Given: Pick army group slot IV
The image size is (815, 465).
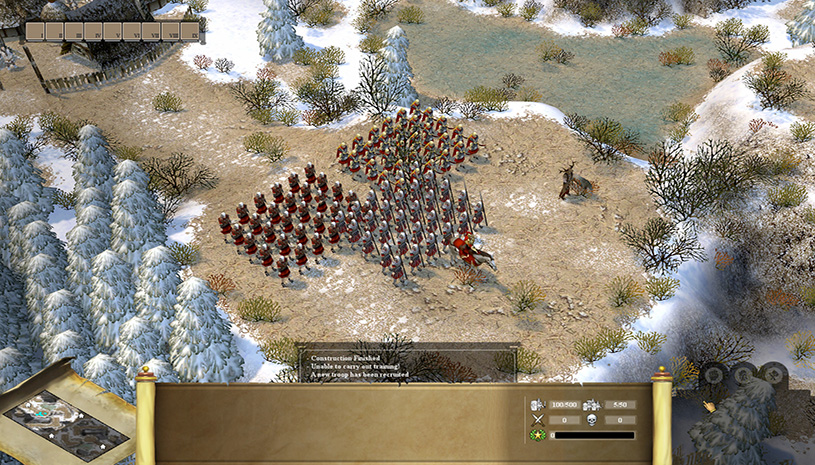Looking at the screenshot, I should click(94, 32).
